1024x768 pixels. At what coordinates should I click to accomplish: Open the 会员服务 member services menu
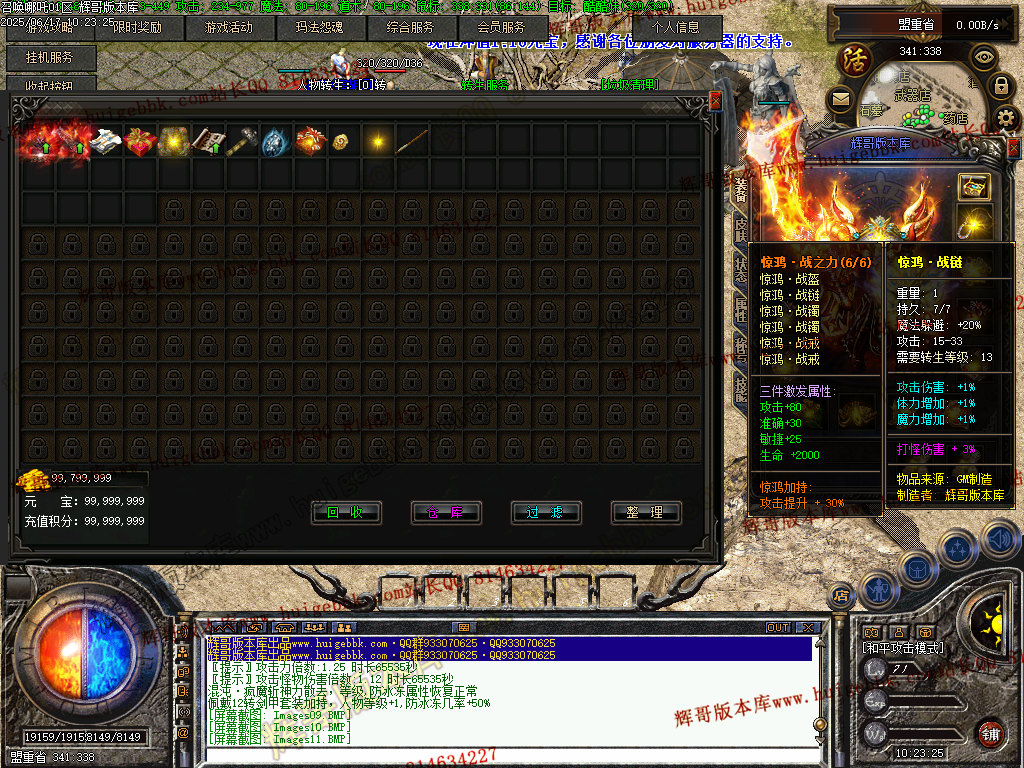coord(500,28)
